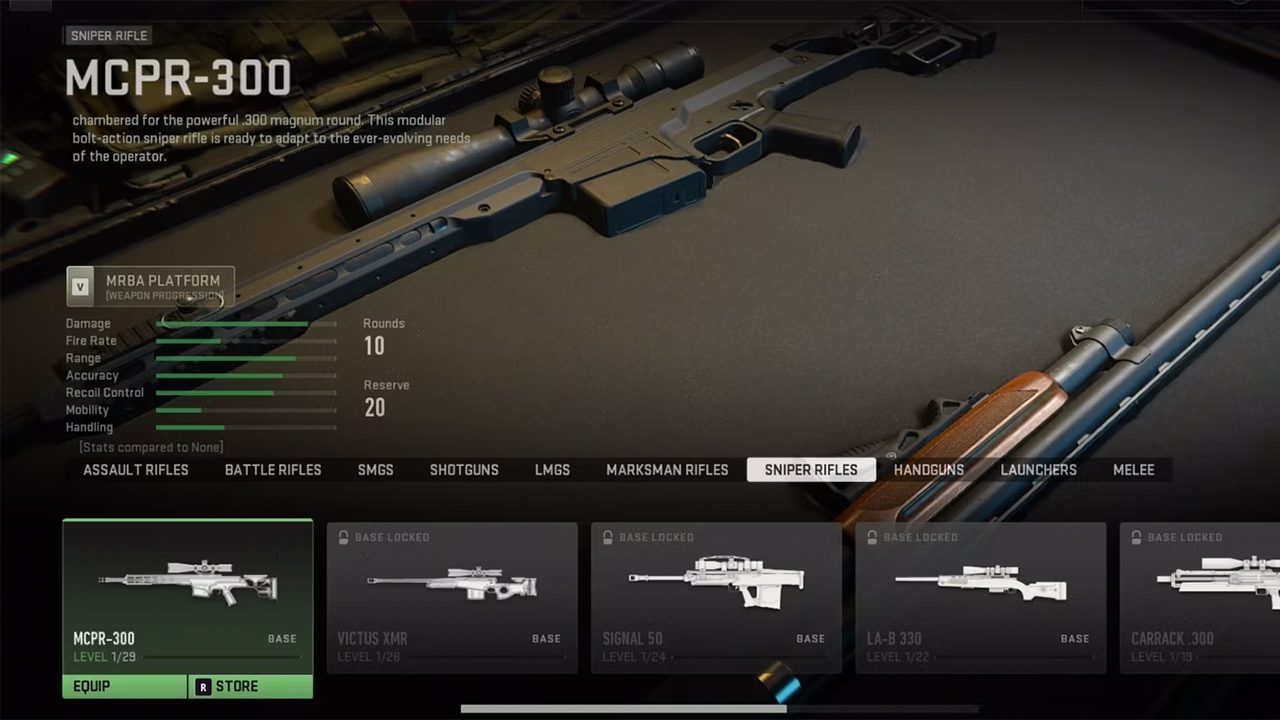Open the Store for this weapon
The height and width of the screenshot is (720, 1280).
coord(250,687)
